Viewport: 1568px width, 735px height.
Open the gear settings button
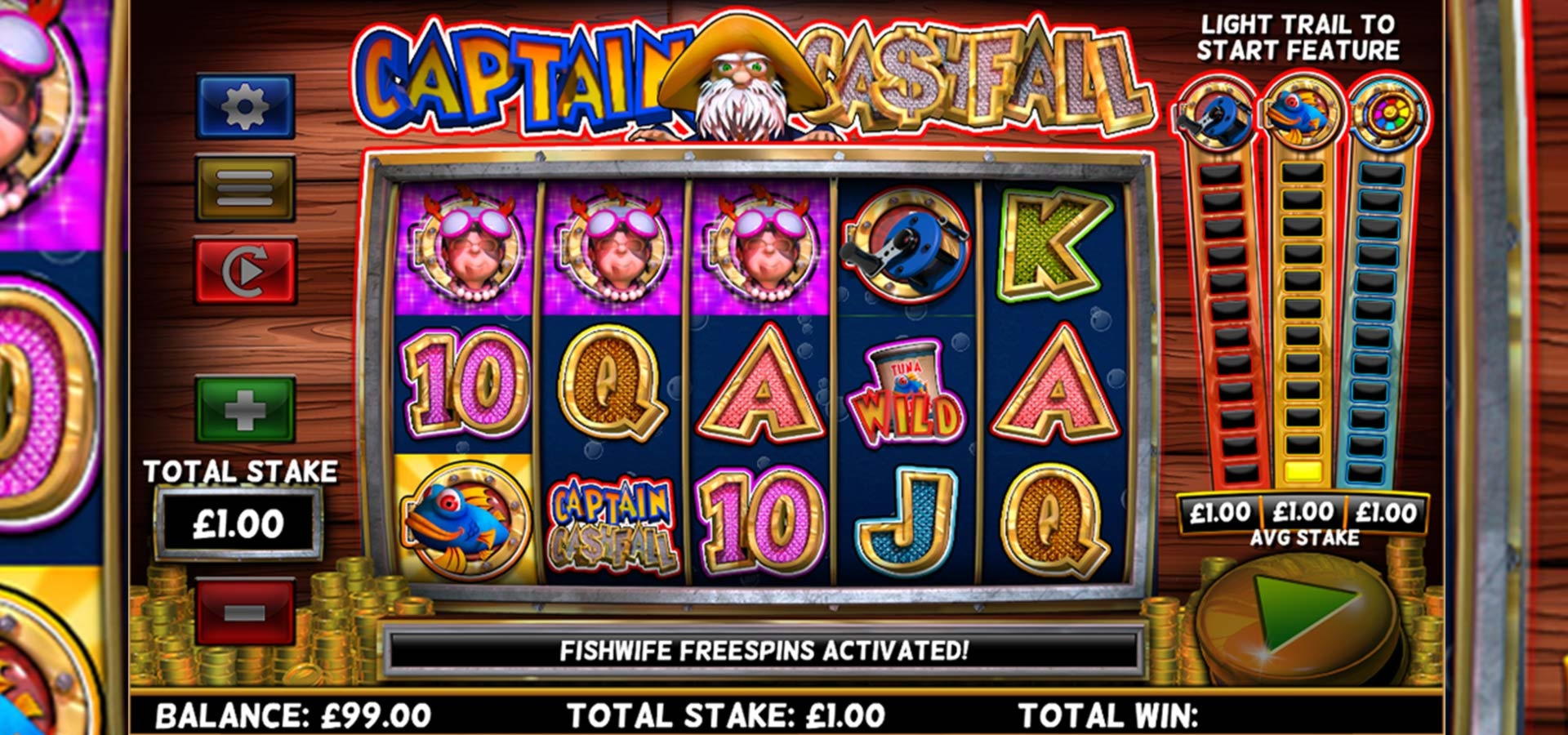(x=245, y=106)
